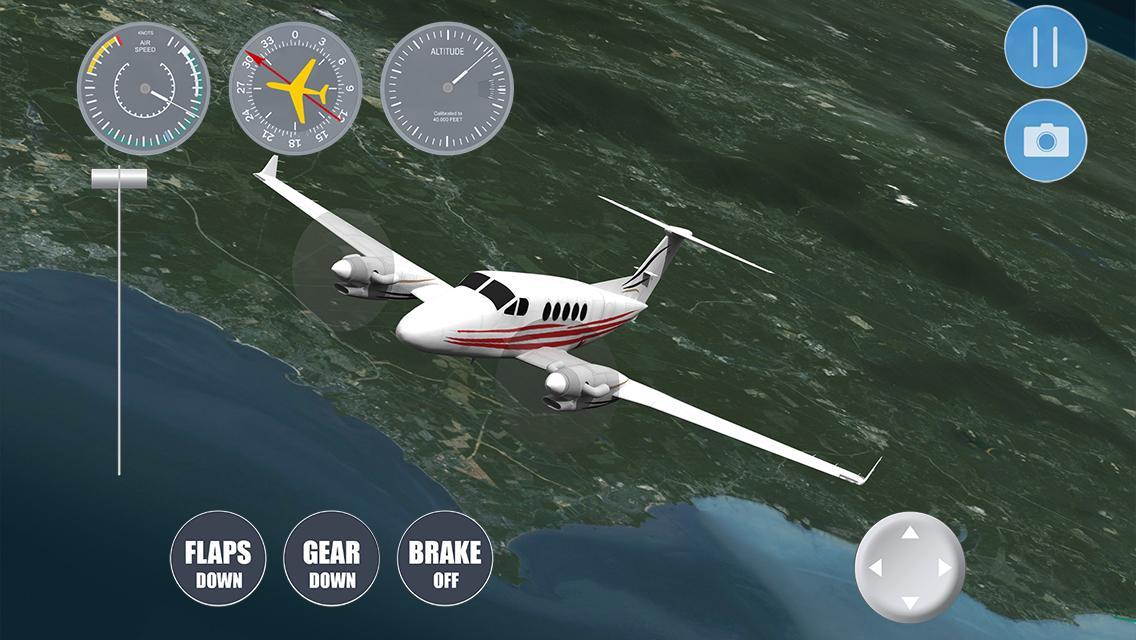Tap the joystick's down arrow
This screenshot has width=1136, height=640.
910,602
